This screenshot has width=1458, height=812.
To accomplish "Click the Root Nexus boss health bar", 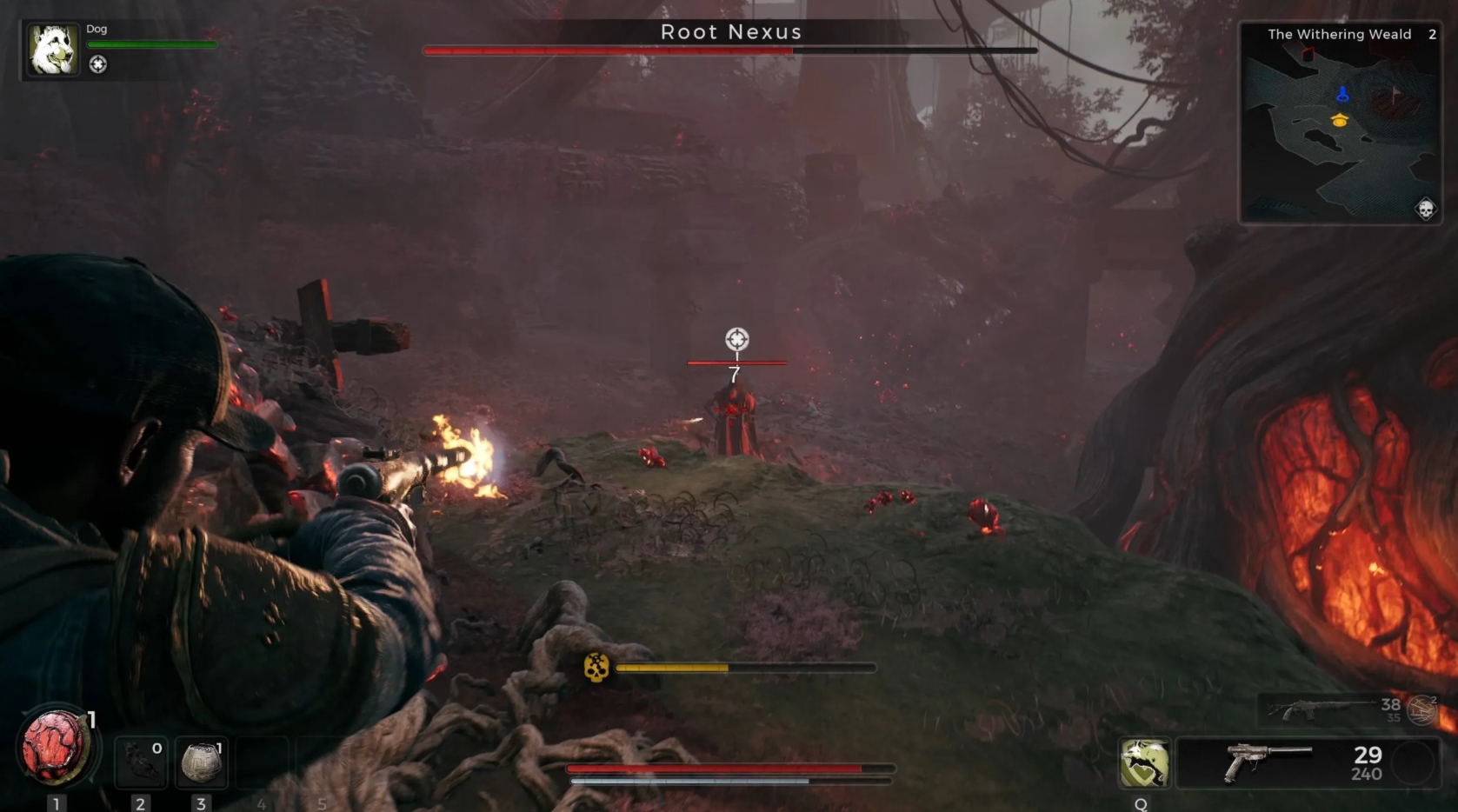I will pyautogui.click(x=729, y=51).
